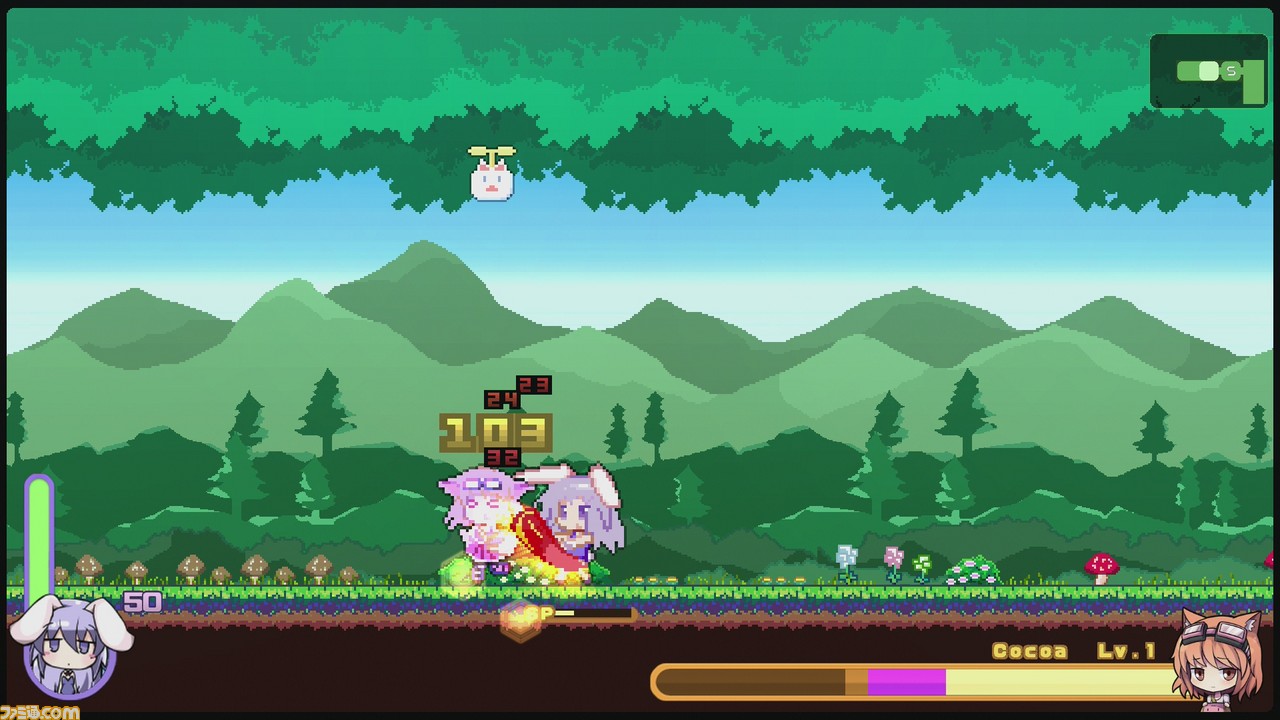Click the 103 damage number
The image size is (1280, 720).
(494, 429)
